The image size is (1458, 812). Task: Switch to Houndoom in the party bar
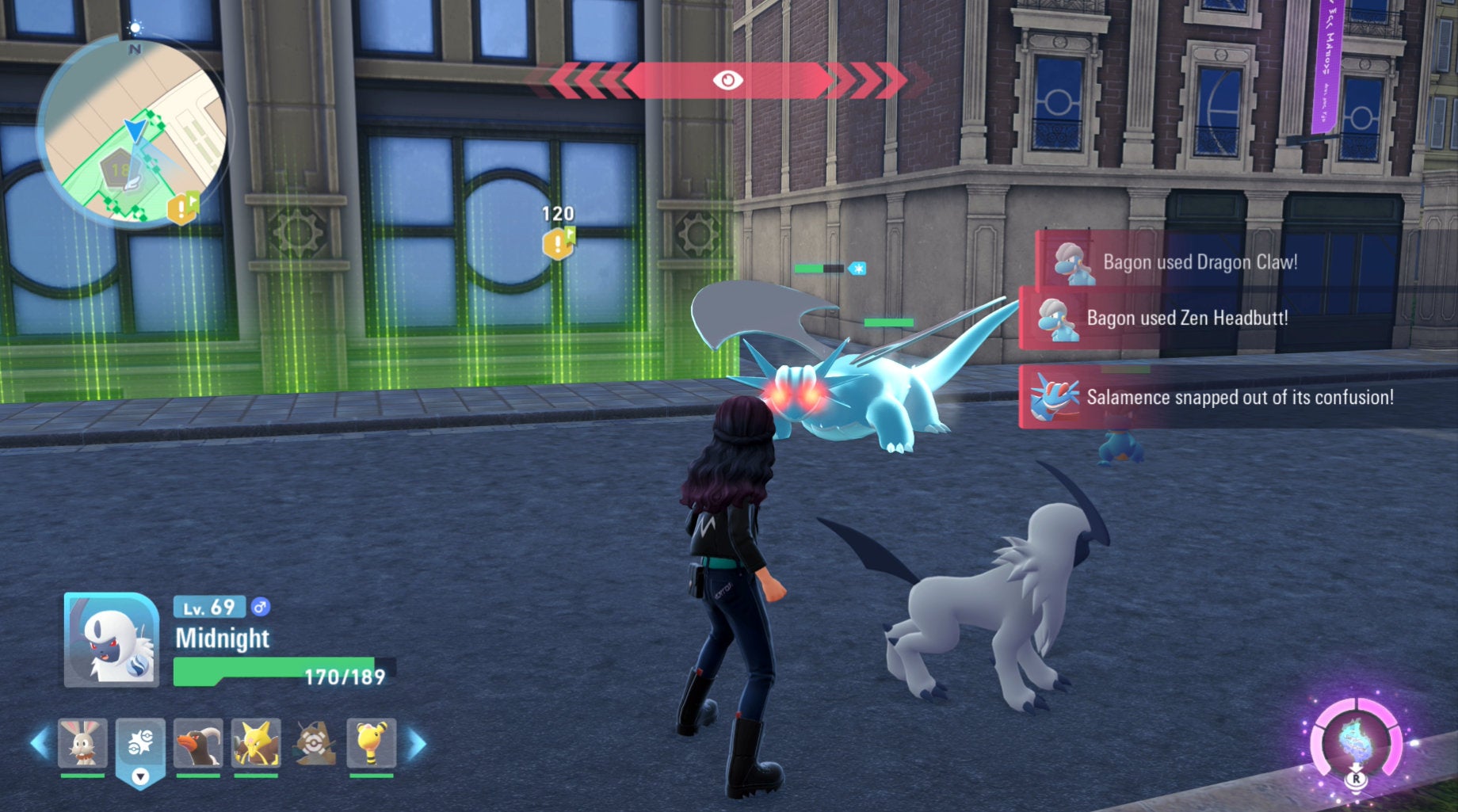197,743
